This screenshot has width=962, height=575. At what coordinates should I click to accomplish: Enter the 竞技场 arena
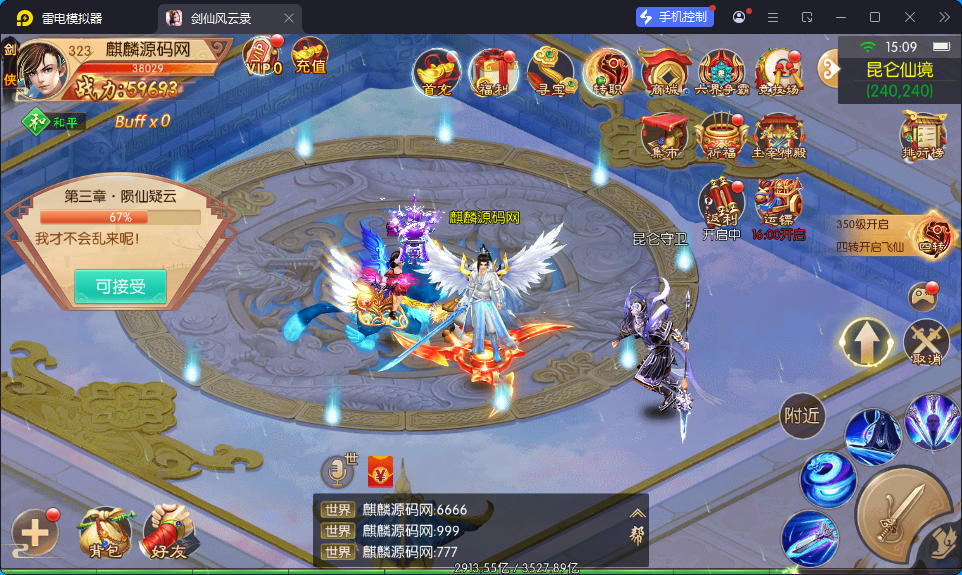(x=778, y=72)
